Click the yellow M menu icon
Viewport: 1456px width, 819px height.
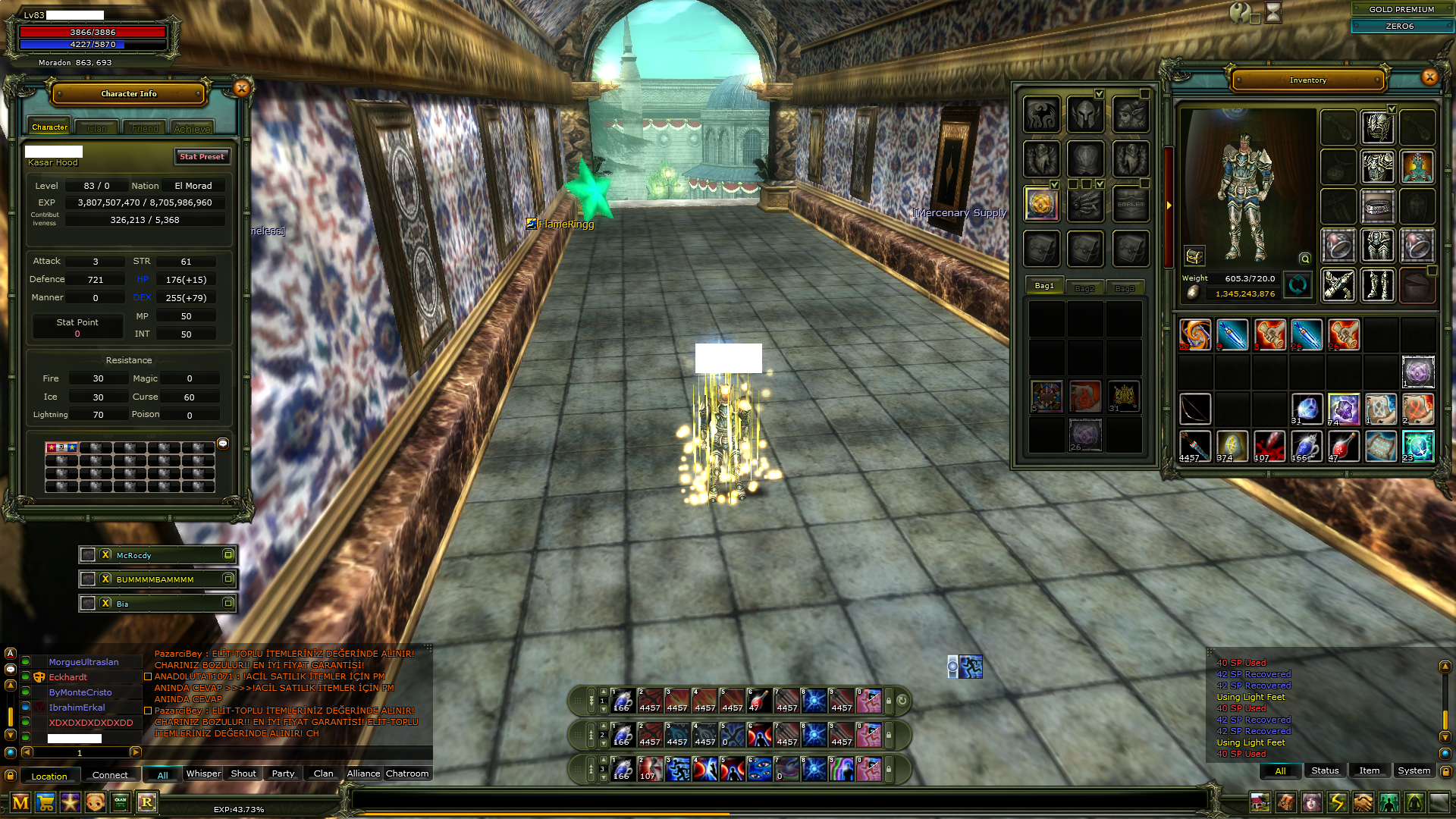click(x=20, y=802)
